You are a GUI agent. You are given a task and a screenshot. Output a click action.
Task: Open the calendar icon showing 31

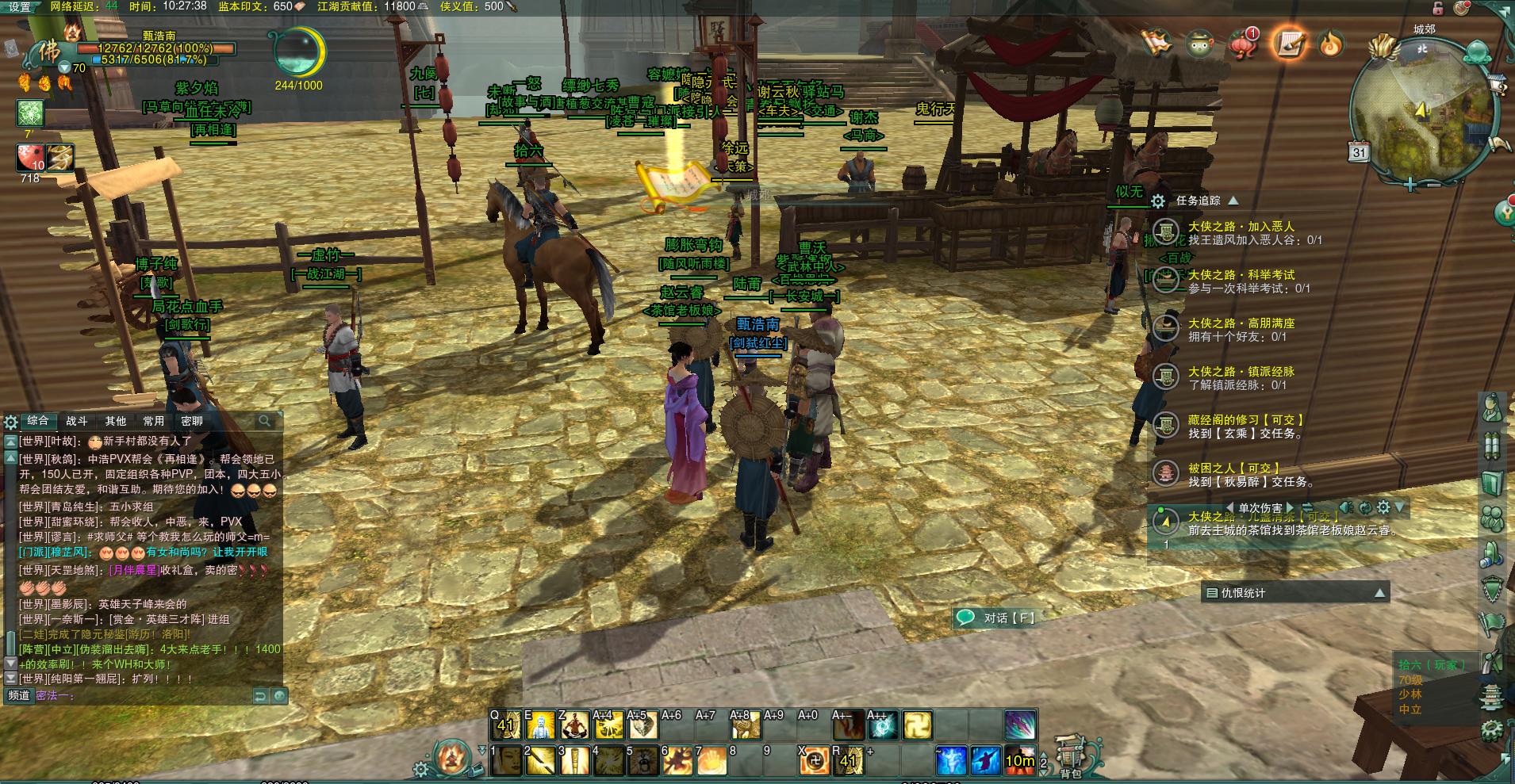[1360, 152]
